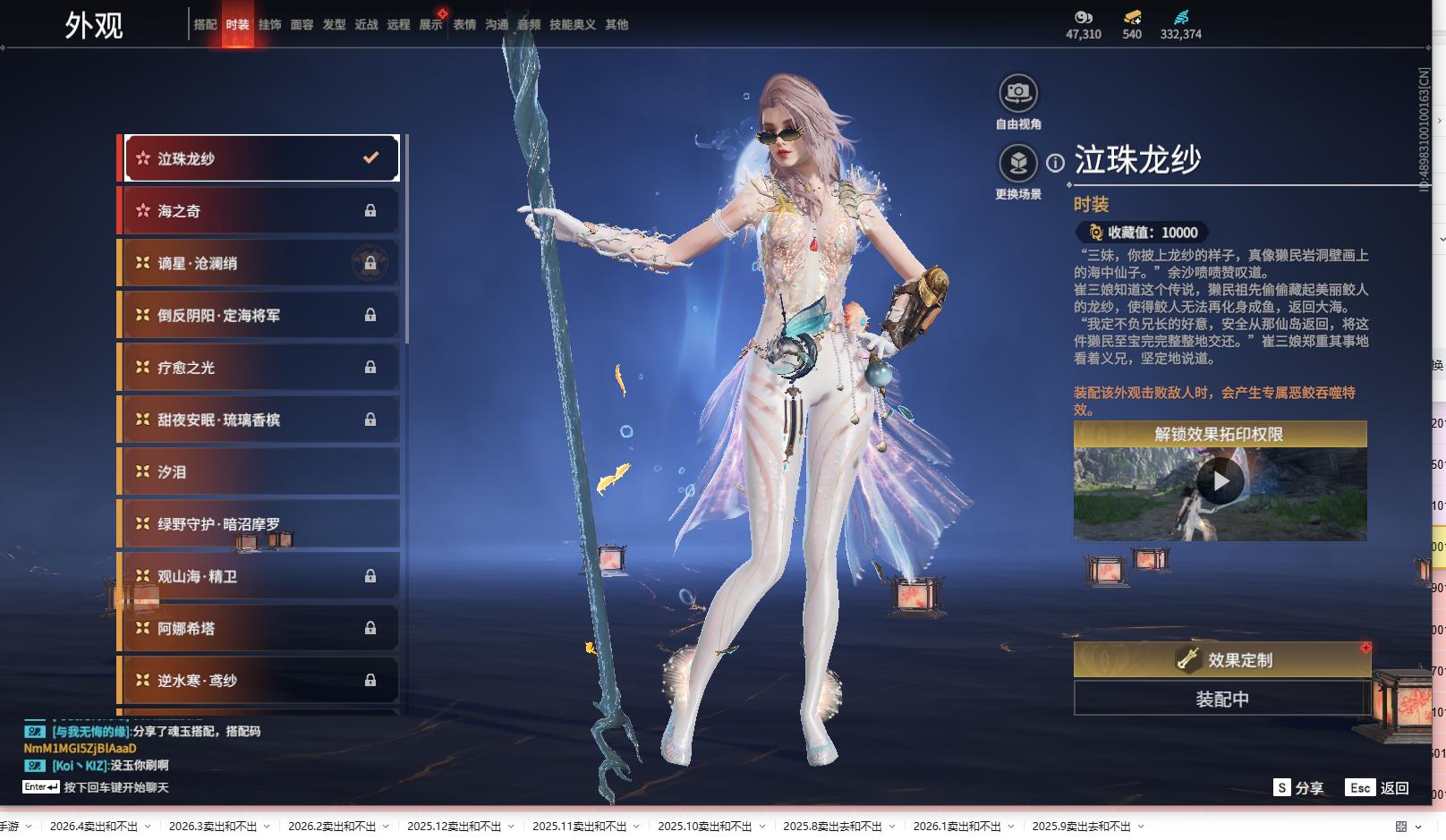1446x840 pixels.
Task: Toggle the 自由视角 free camera icon
Action: click(x=1018, y=93)
